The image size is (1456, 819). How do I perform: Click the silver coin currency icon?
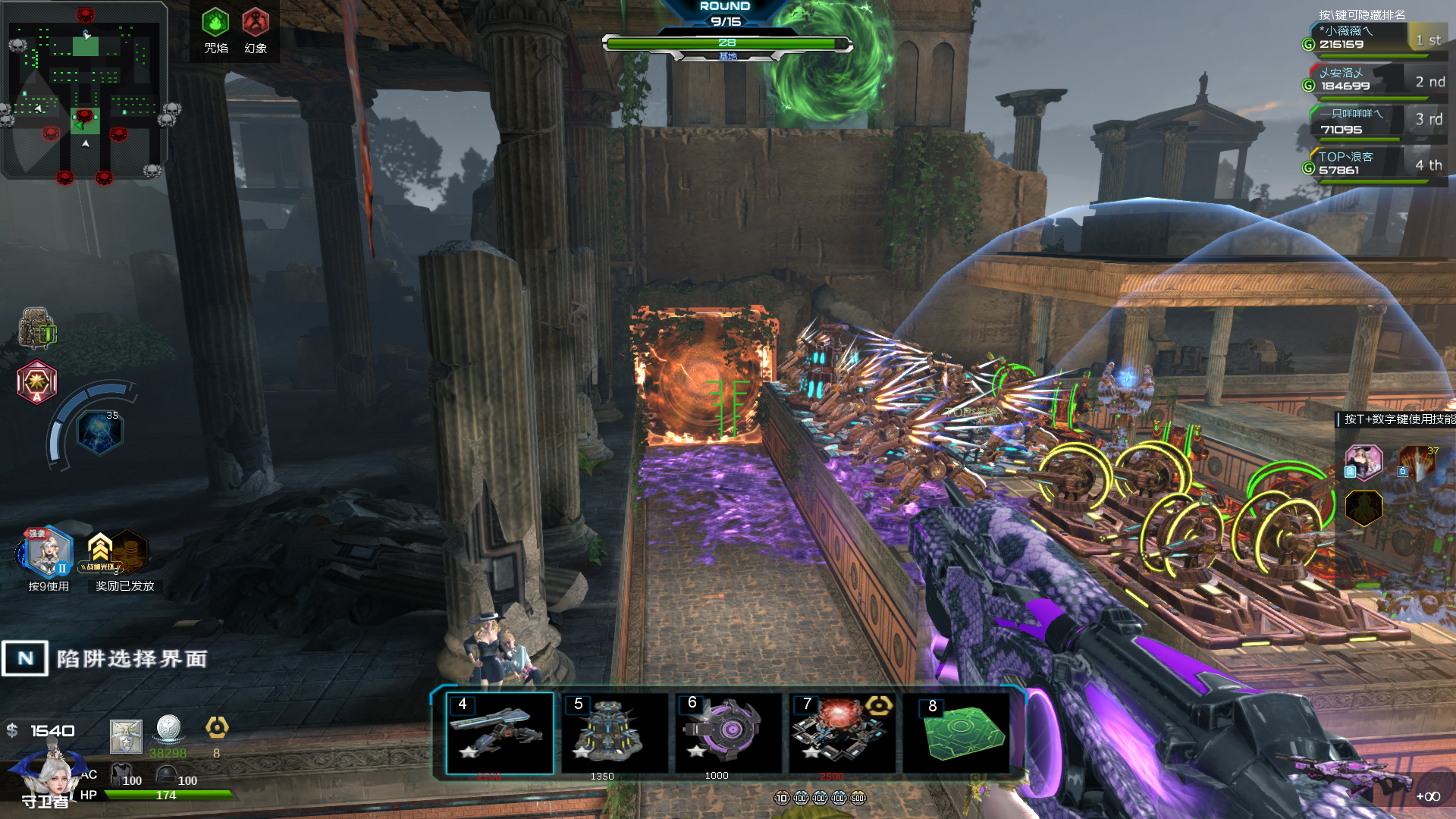tap(168, 728)
